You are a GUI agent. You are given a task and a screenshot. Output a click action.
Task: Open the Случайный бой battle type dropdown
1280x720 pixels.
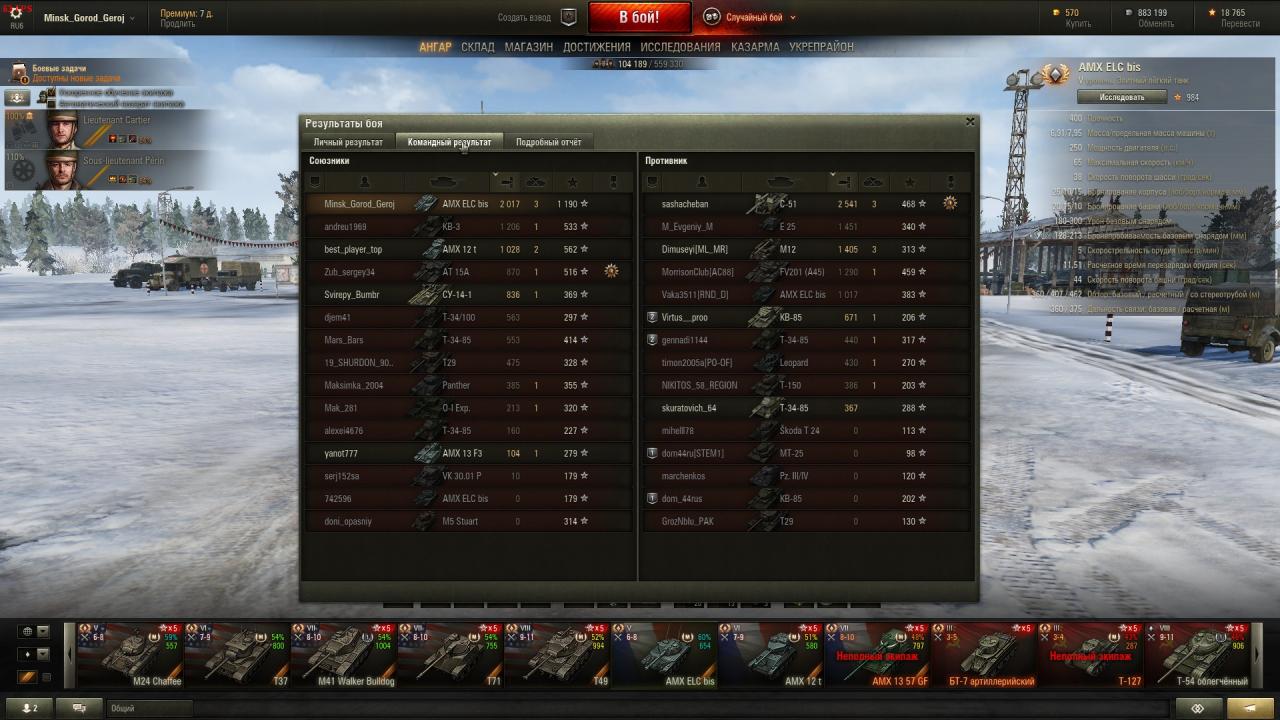click(751, 17)
